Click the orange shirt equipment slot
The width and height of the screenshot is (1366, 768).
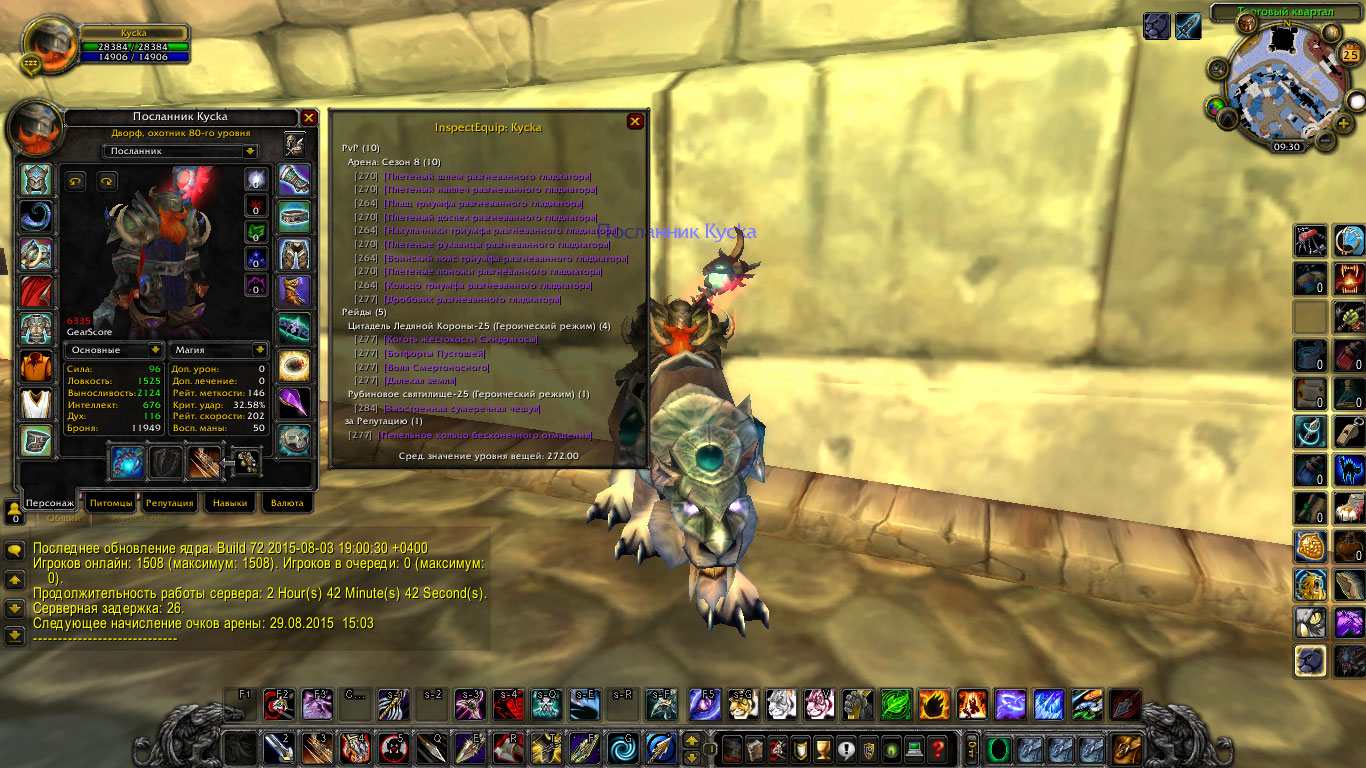coord(37,366)
